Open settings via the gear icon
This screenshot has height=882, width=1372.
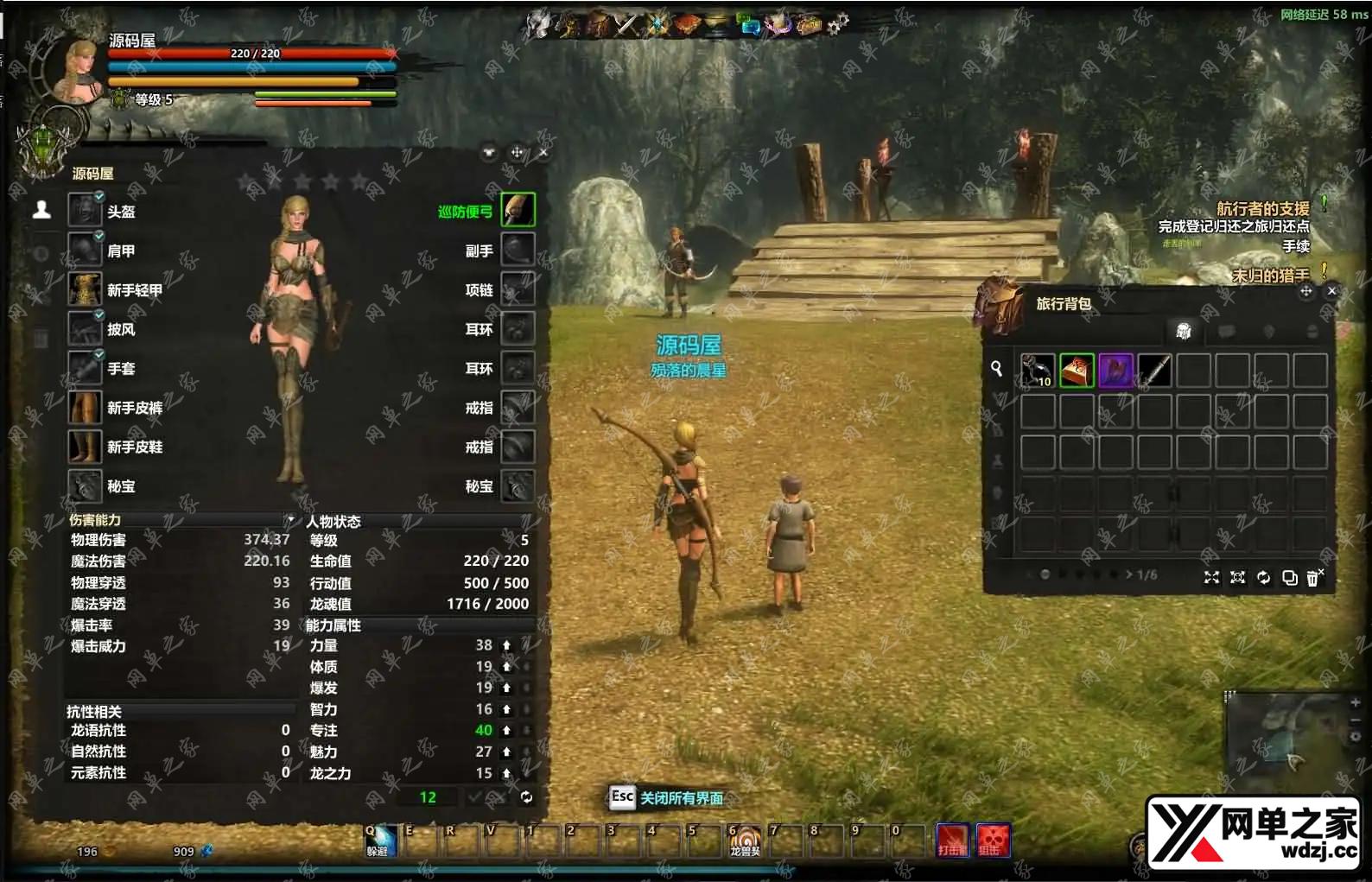point(837,24)
